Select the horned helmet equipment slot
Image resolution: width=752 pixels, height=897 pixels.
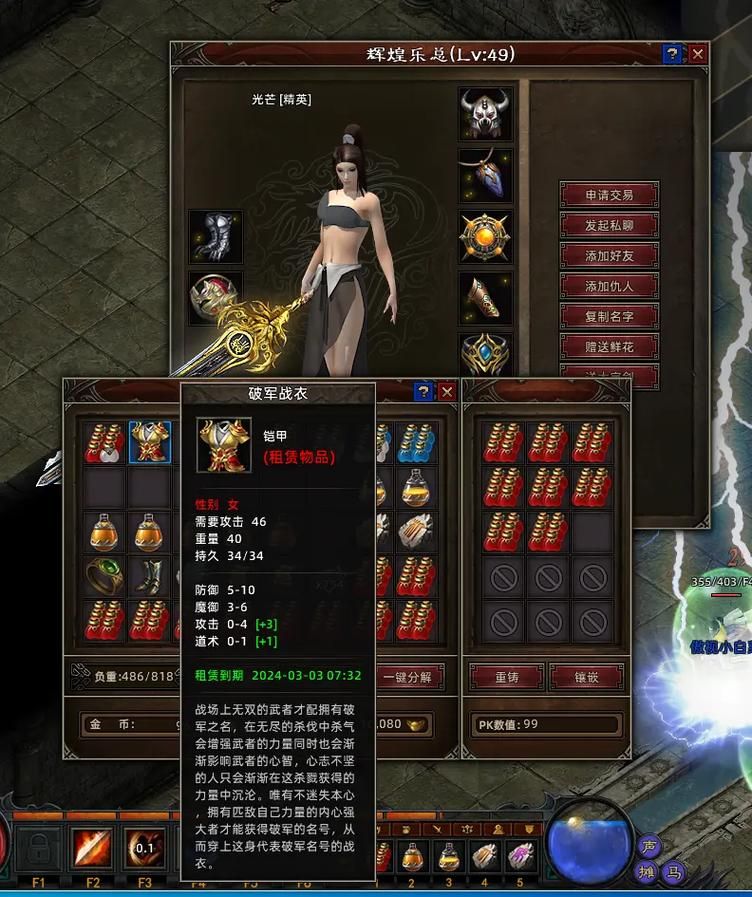point(486,114)
